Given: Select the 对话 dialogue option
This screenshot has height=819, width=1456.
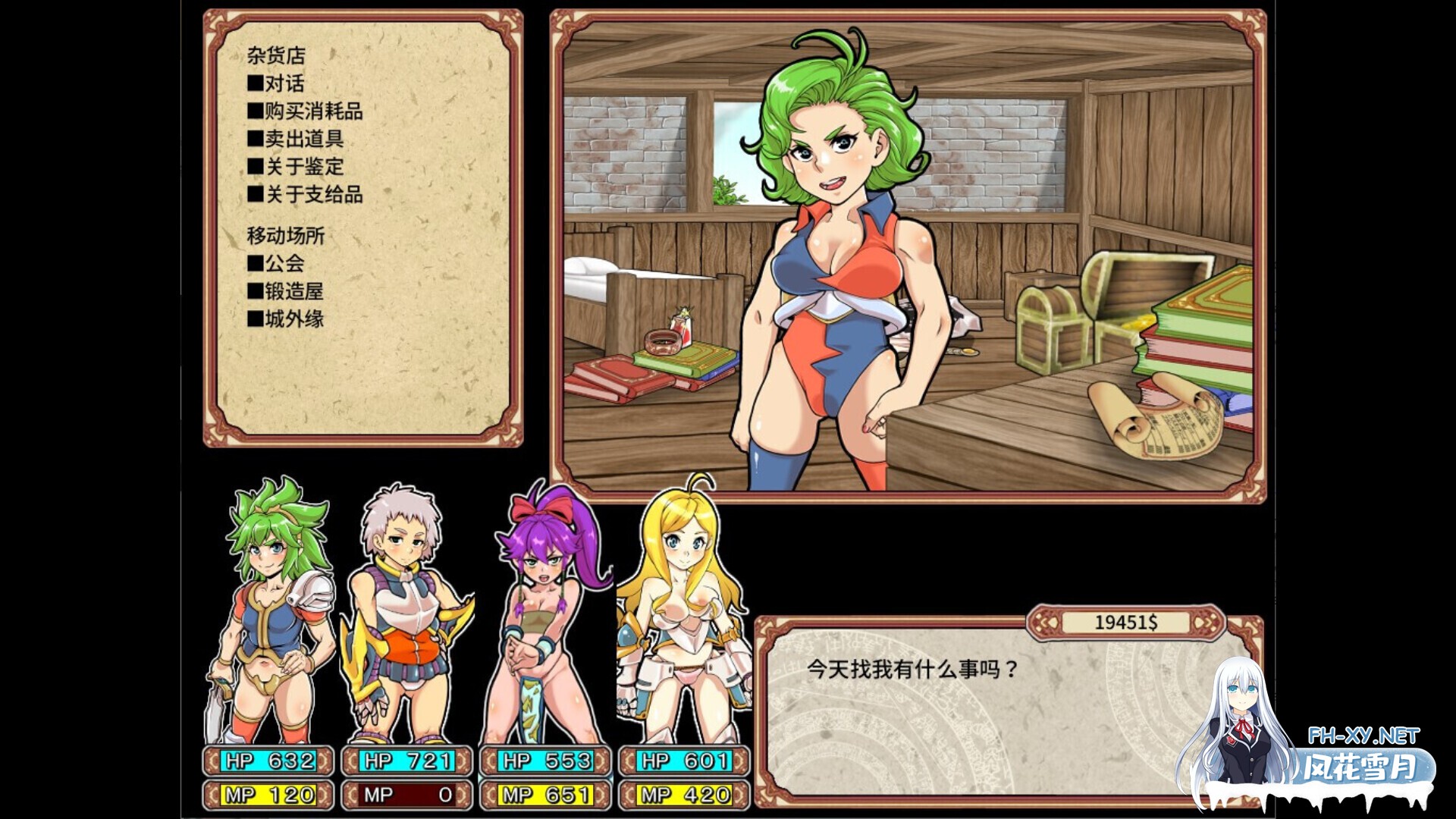Looking at the screenshot, I should [285, 85].
